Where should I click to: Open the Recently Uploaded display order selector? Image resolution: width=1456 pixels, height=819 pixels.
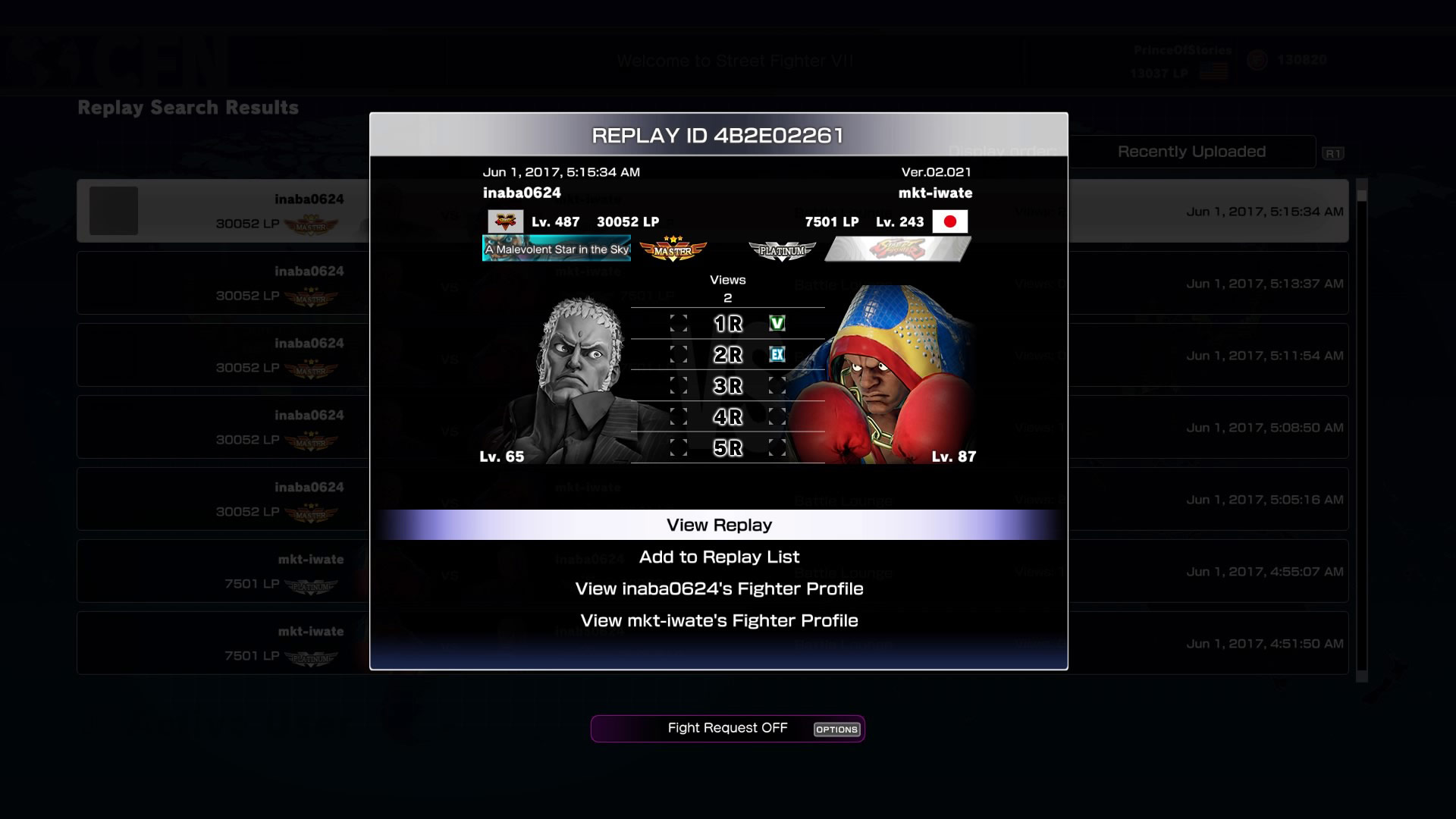1191,151
